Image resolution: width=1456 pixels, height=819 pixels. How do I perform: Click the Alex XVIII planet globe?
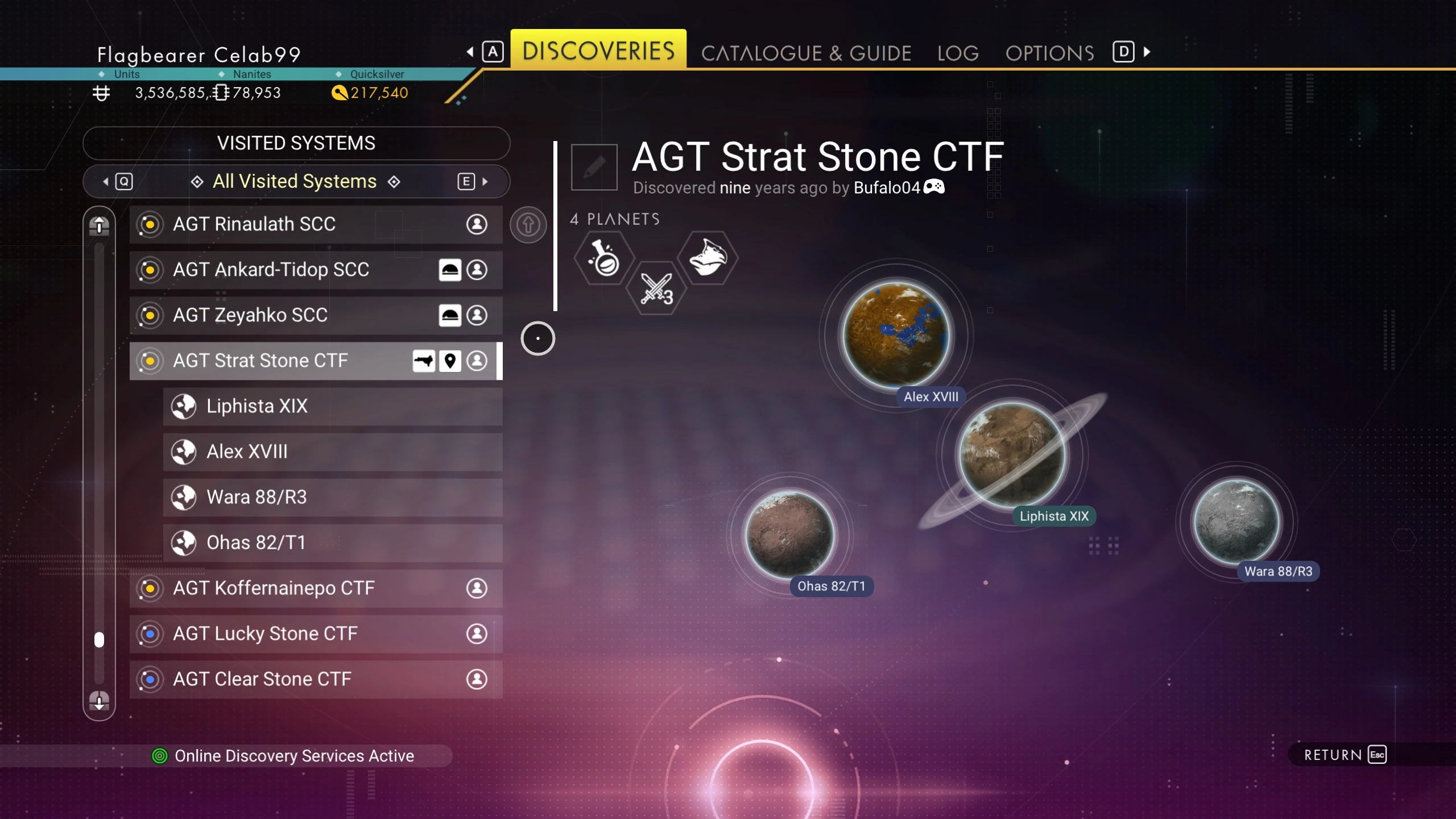pyautogui.click(x=896, y=336)
